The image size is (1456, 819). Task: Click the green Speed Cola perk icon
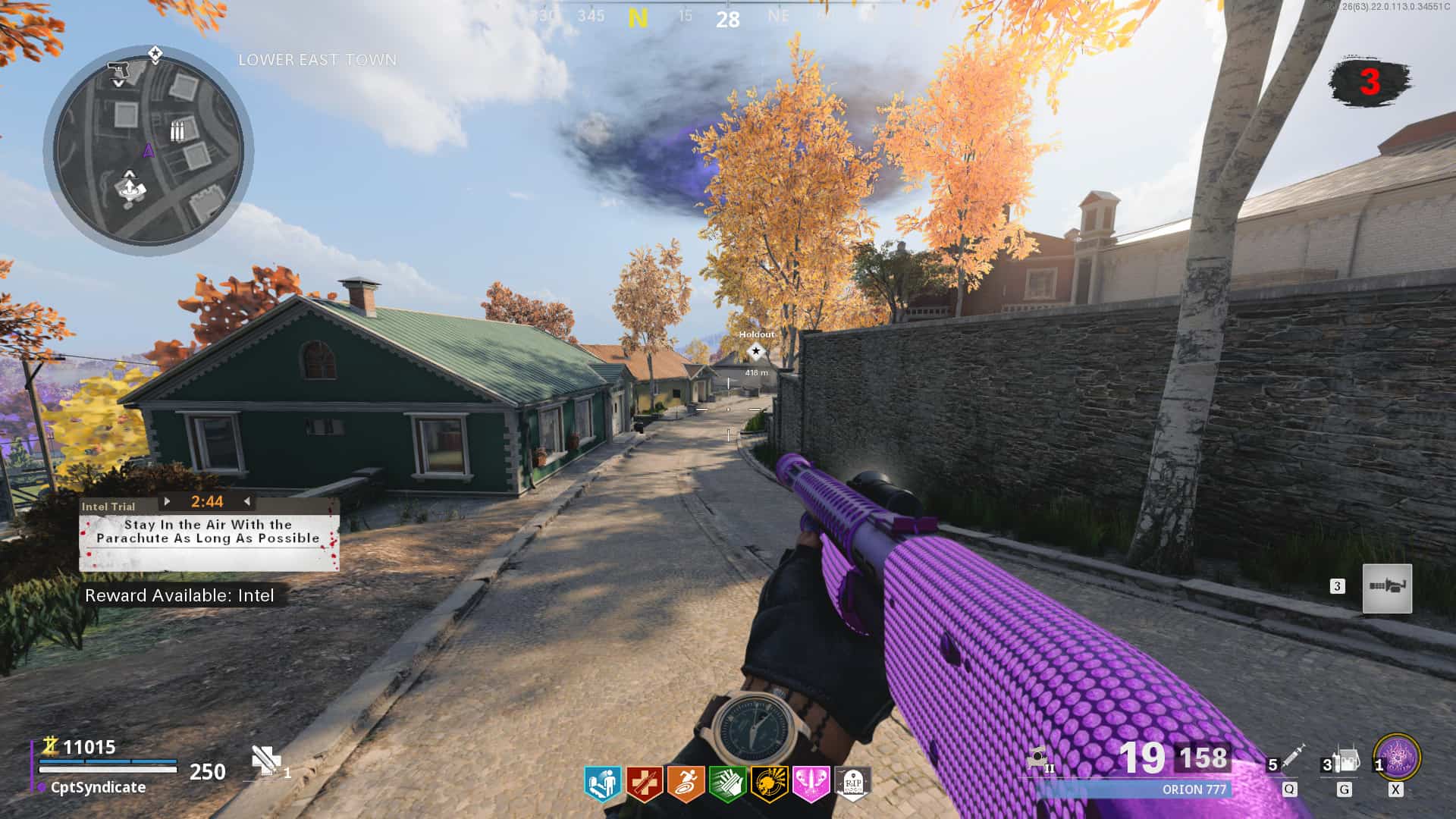[x=726, y=783]
